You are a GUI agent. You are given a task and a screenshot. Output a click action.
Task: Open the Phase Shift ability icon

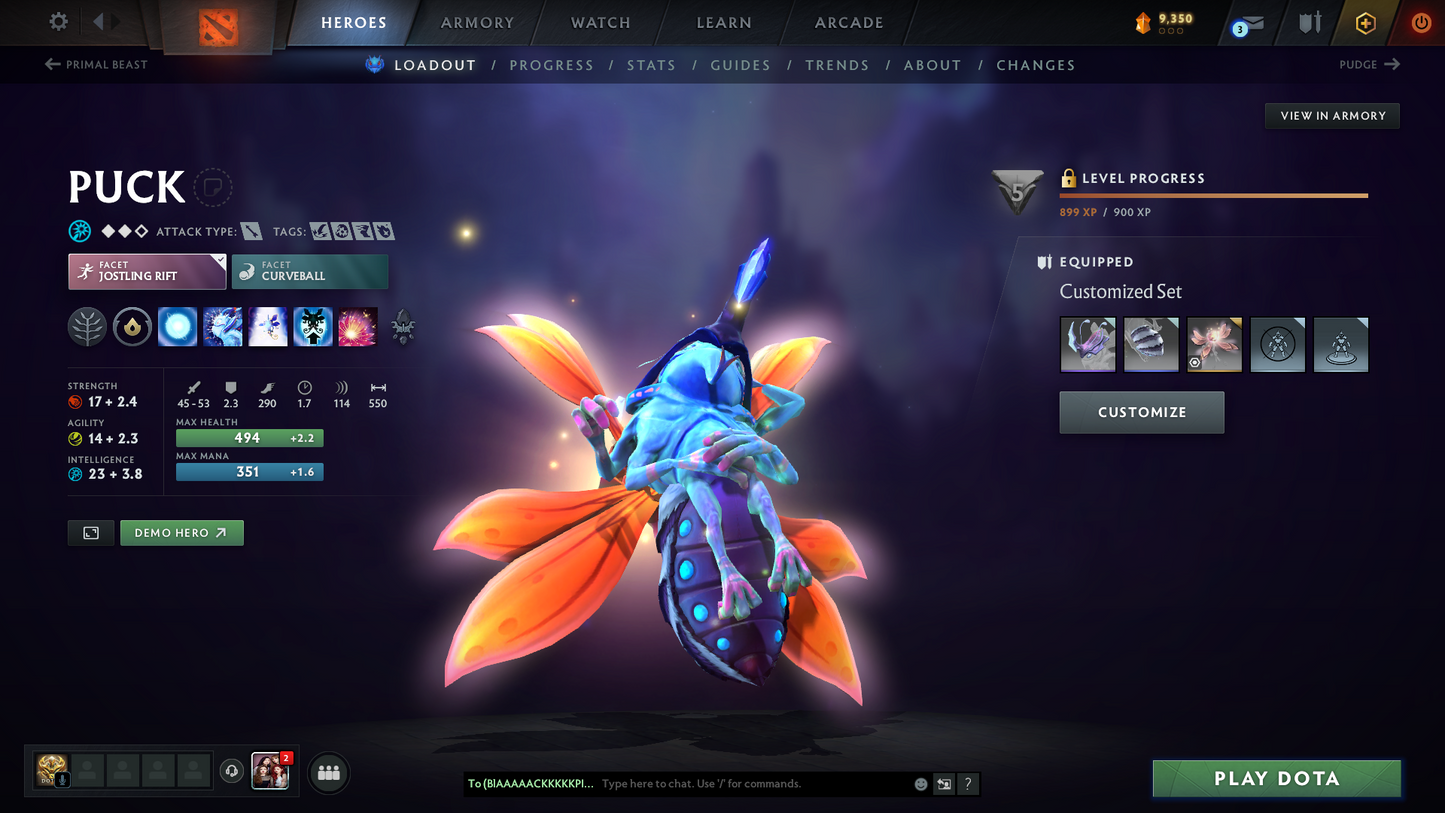pos(267,327)
